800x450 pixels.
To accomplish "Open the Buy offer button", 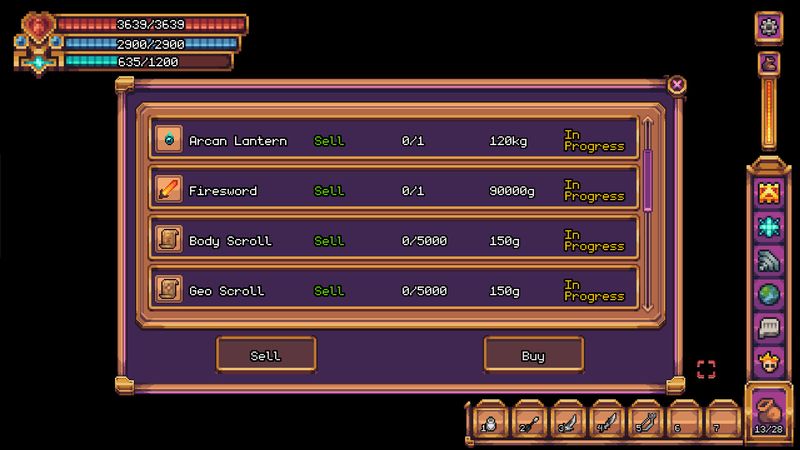I will (533, 355).
